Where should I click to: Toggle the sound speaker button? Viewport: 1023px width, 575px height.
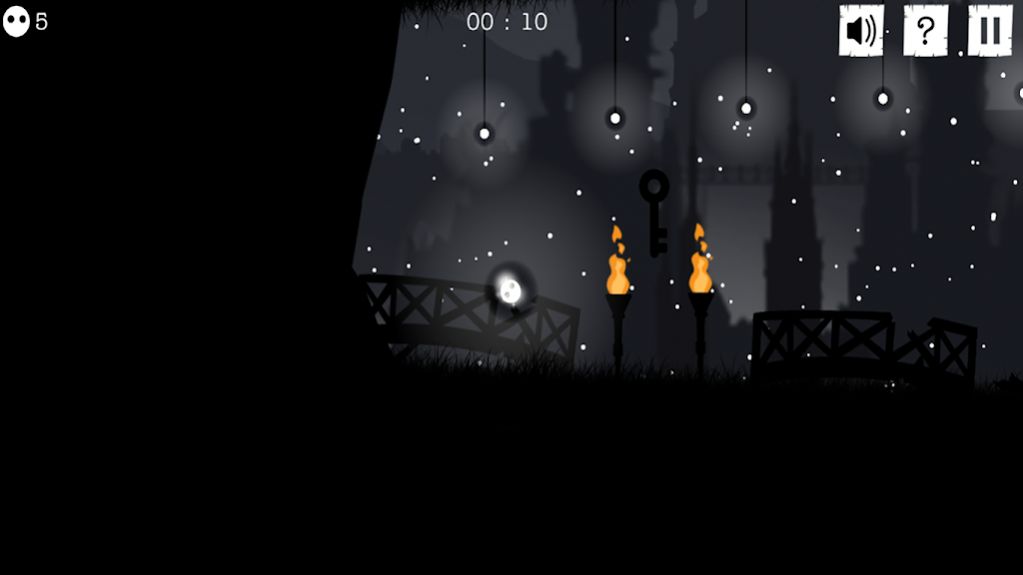tap(860, 31)
